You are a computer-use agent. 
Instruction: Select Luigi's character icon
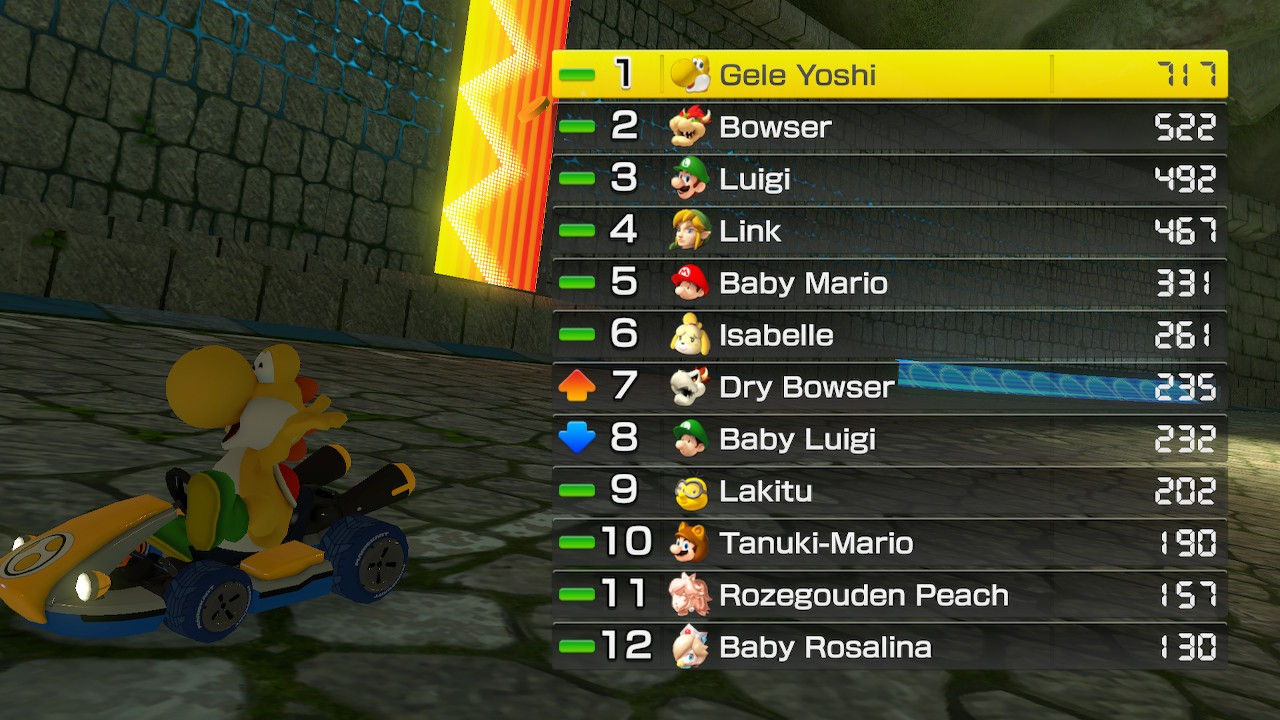tap(690, 179)
